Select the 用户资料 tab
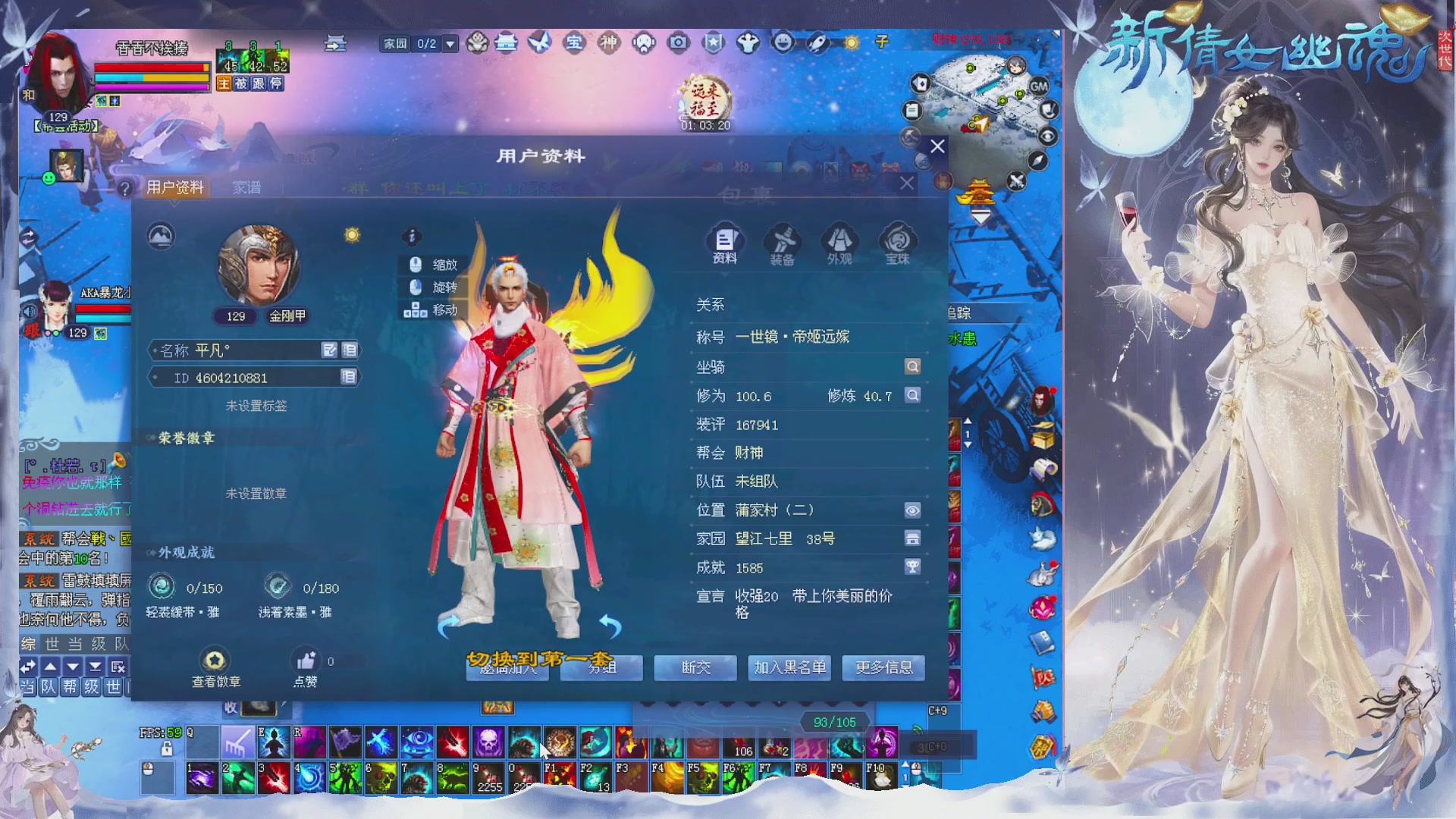The height and width of the screenshot is (819, 1456). [x=174, y=187]
